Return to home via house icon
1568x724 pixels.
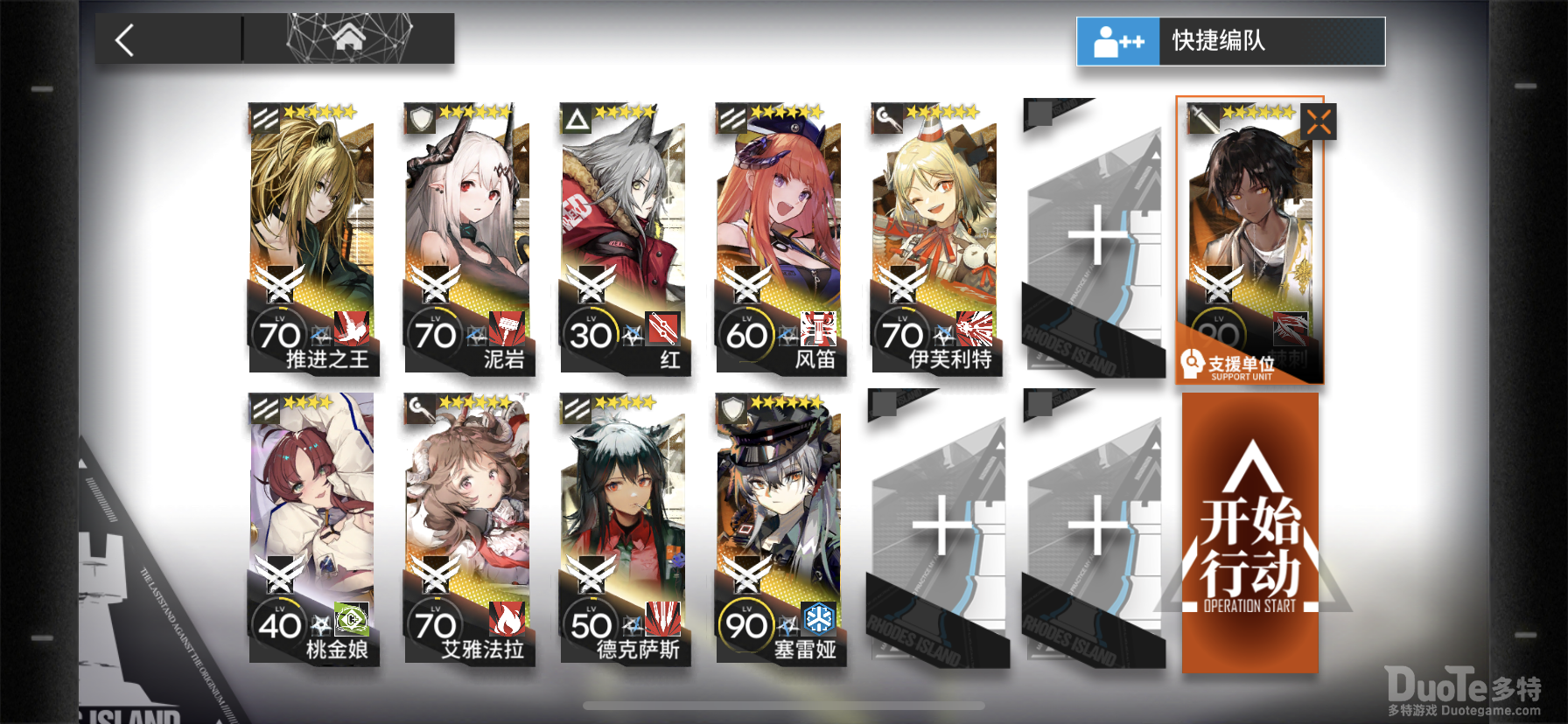point(348,38)
